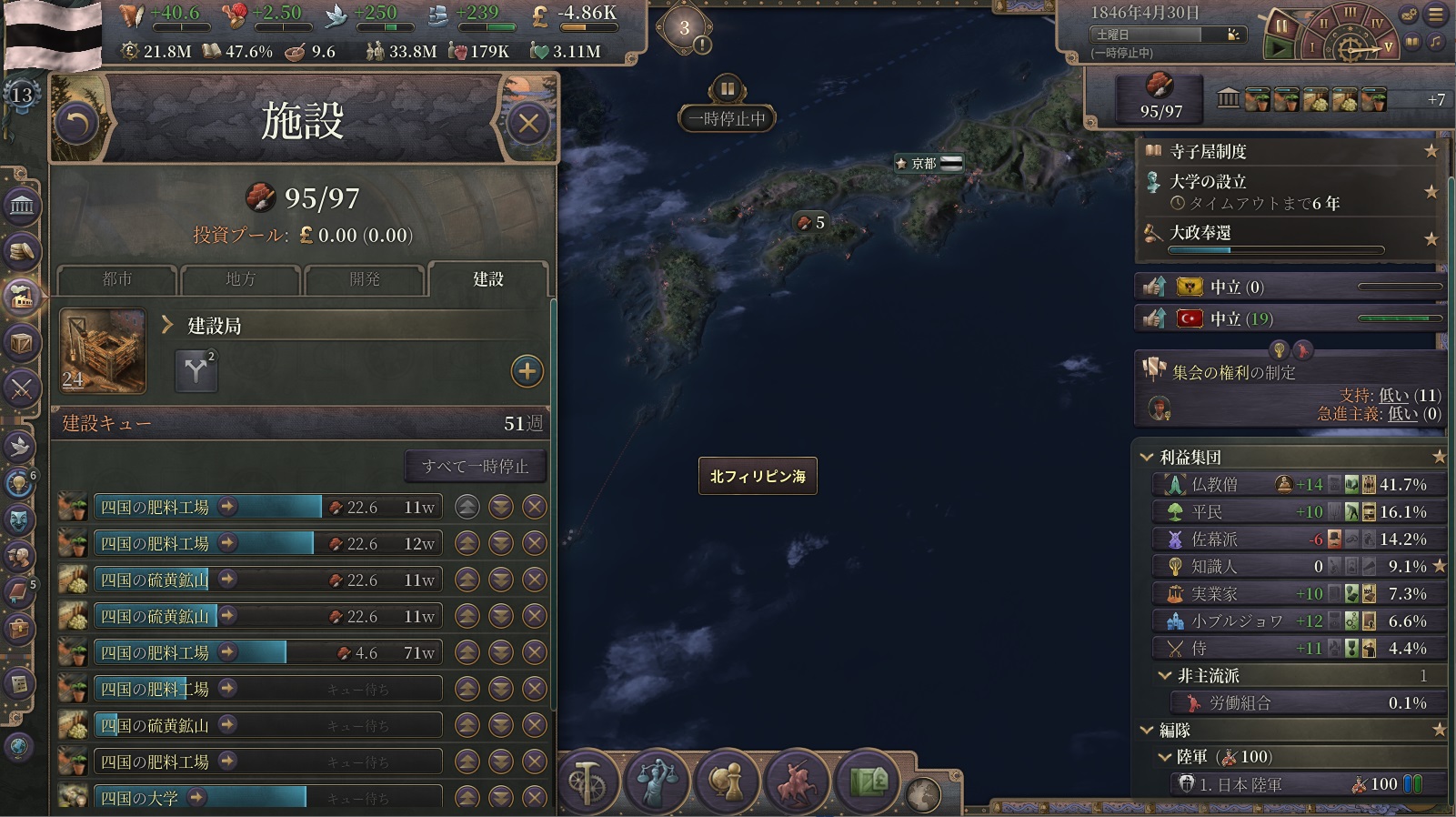The width and height of the screenshot is (1456, 817).
Task: Pause all construction with すべて一時停止
Action: click(475, 466)
